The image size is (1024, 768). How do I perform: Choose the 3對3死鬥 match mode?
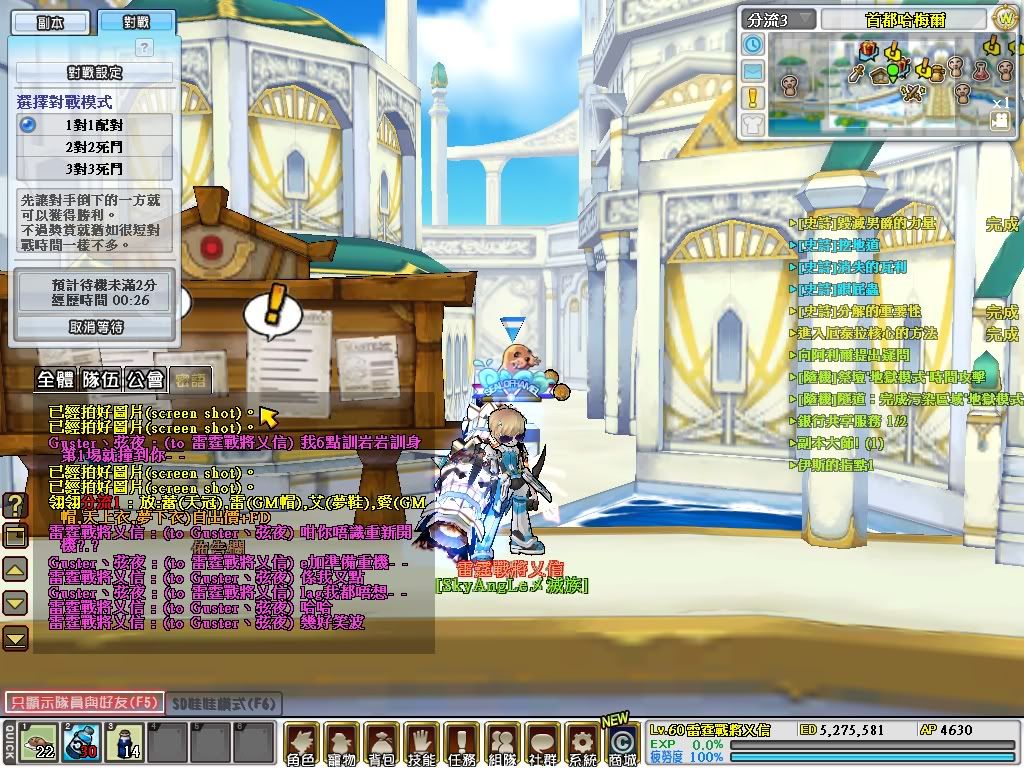95,168
